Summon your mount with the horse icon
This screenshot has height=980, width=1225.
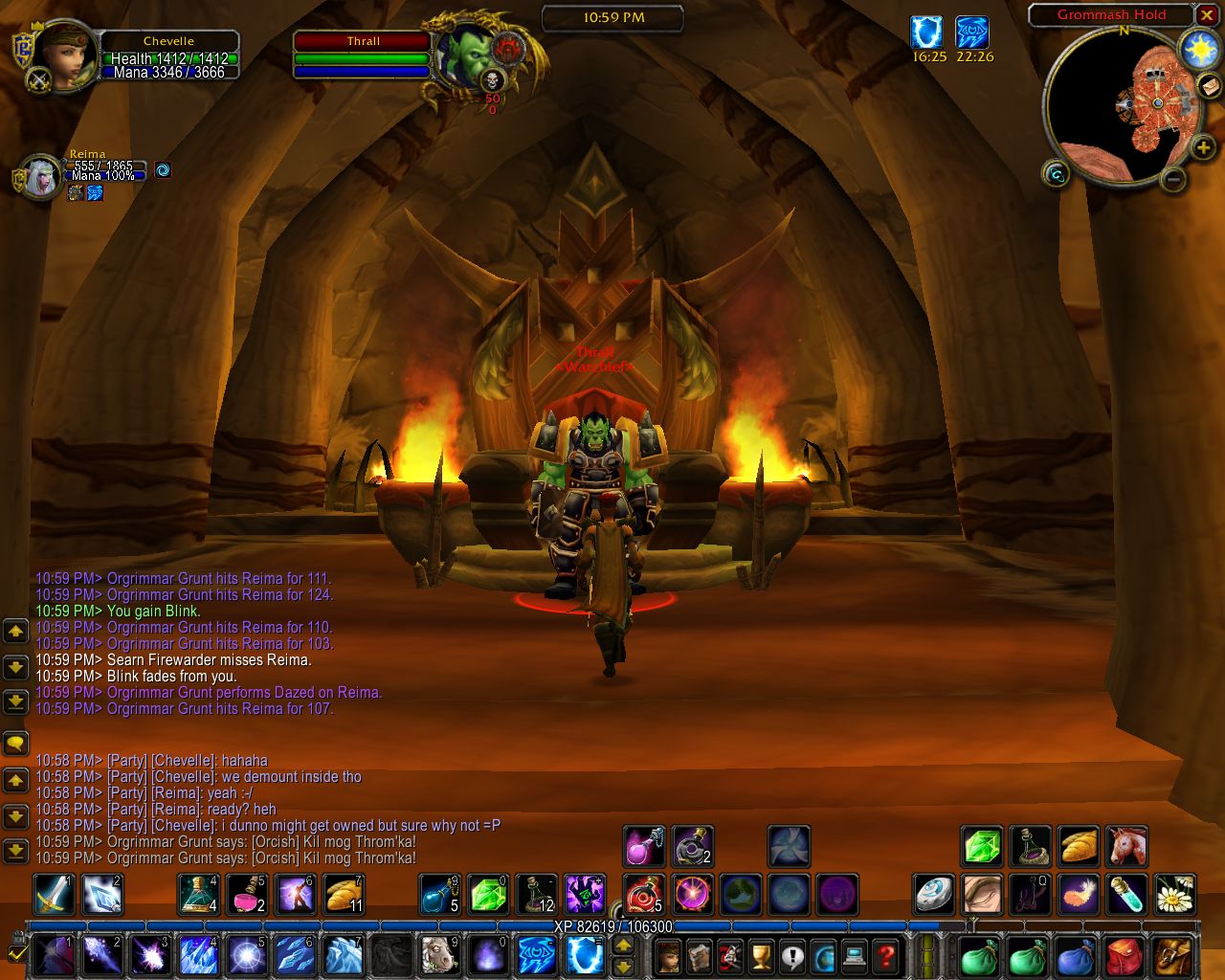click(x=1126, y=846)
